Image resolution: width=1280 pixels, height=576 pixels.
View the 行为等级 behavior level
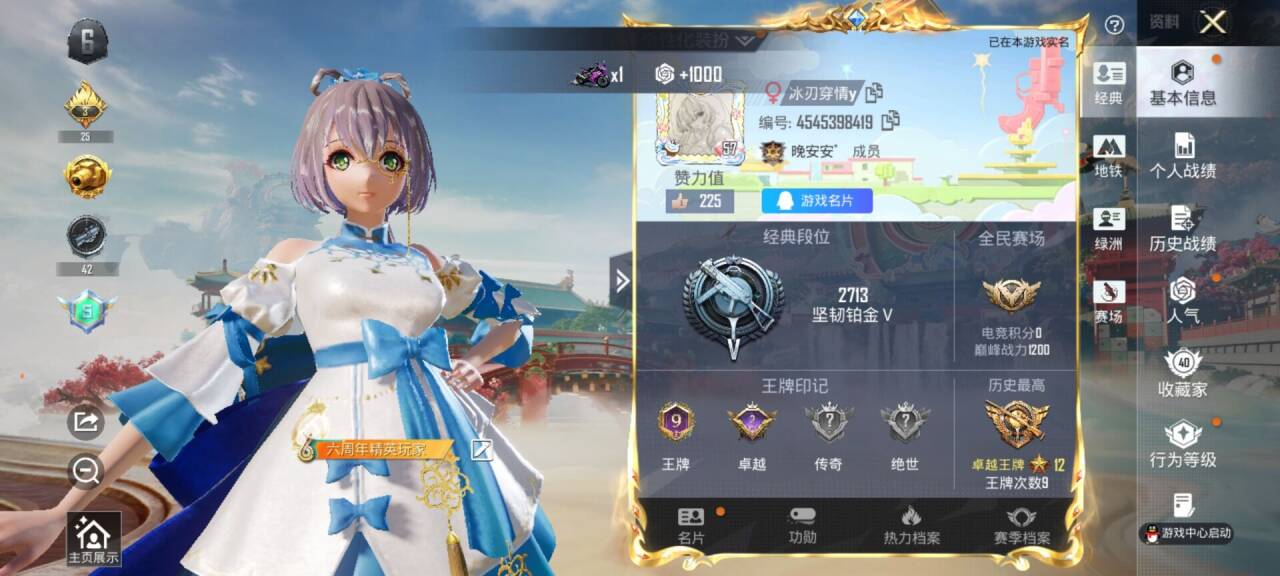click(x=1182, y=445)
